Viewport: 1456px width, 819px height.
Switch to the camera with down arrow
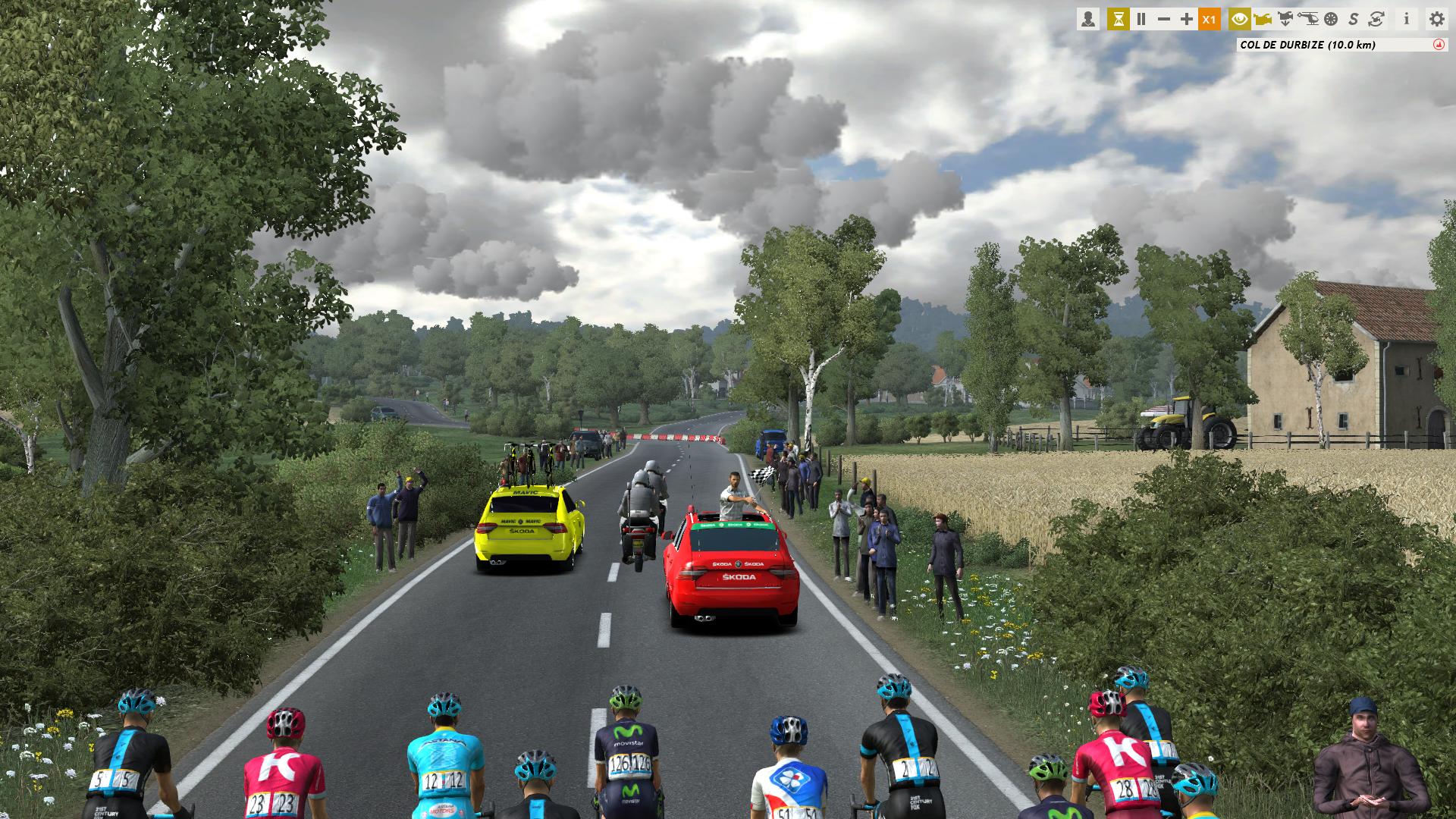click(1285, 20)
